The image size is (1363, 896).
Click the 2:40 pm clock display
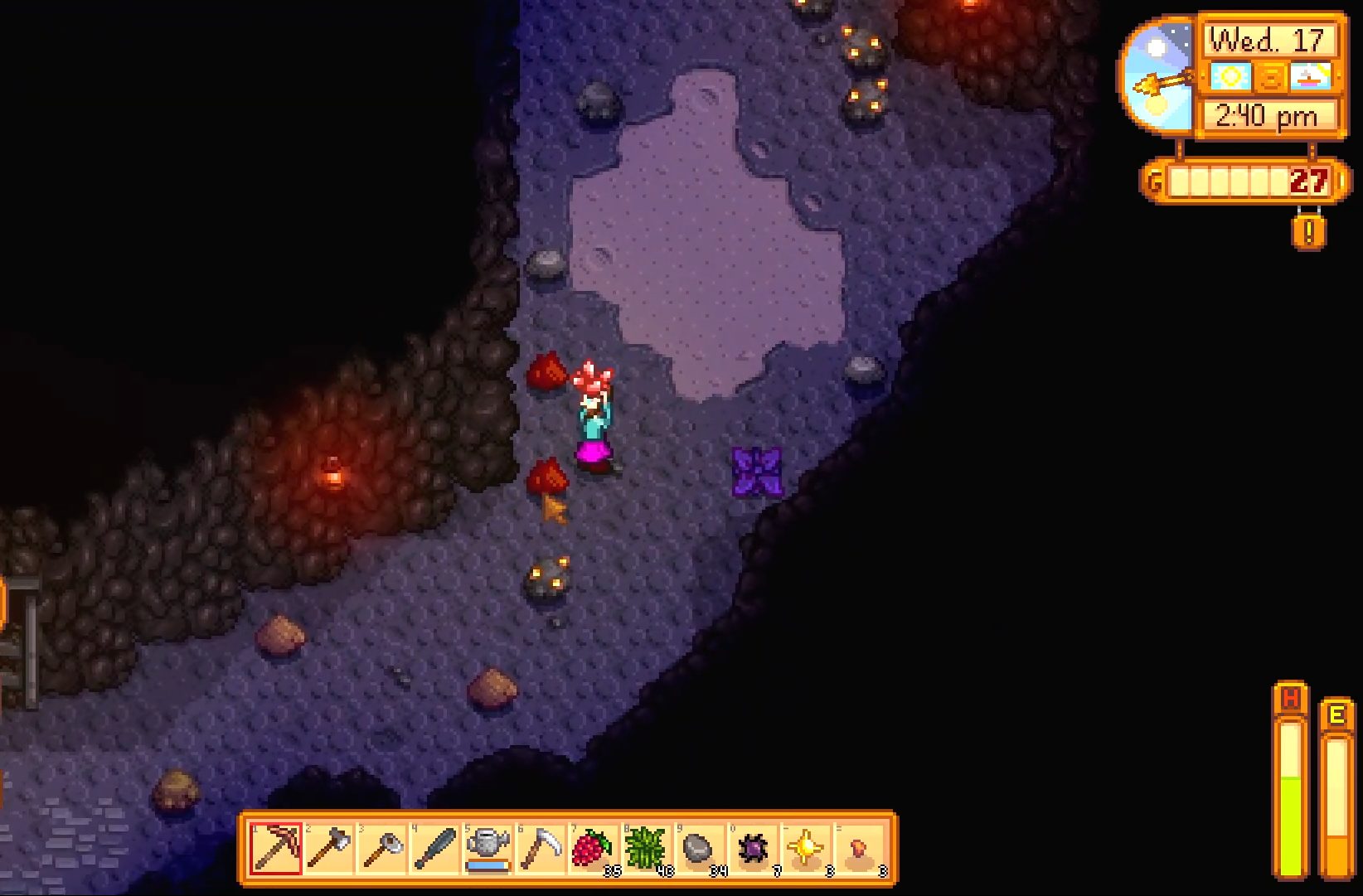click(1264, 114)
